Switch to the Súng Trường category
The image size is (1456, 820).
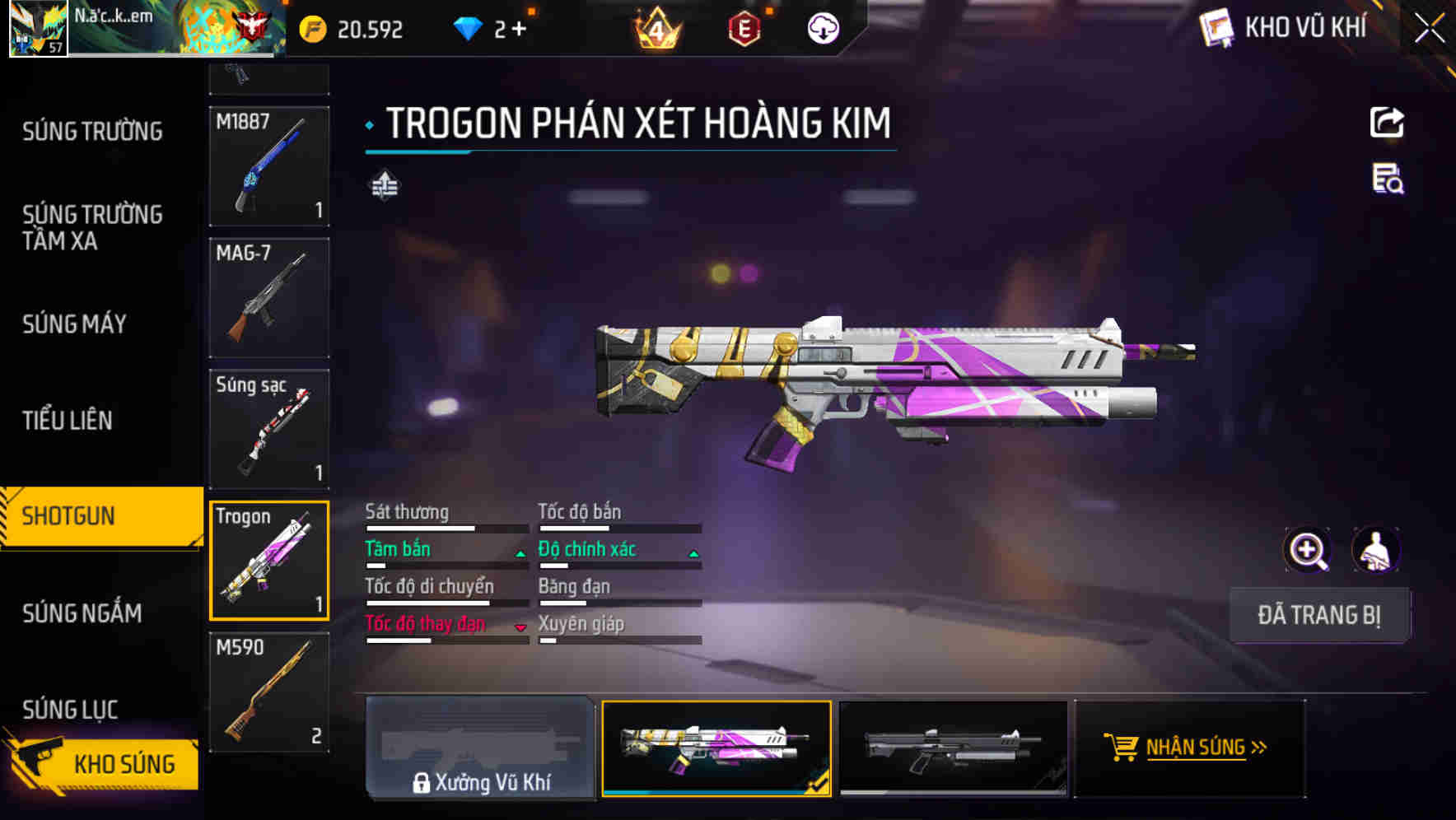pyautogui.click(x=92, y=131)
